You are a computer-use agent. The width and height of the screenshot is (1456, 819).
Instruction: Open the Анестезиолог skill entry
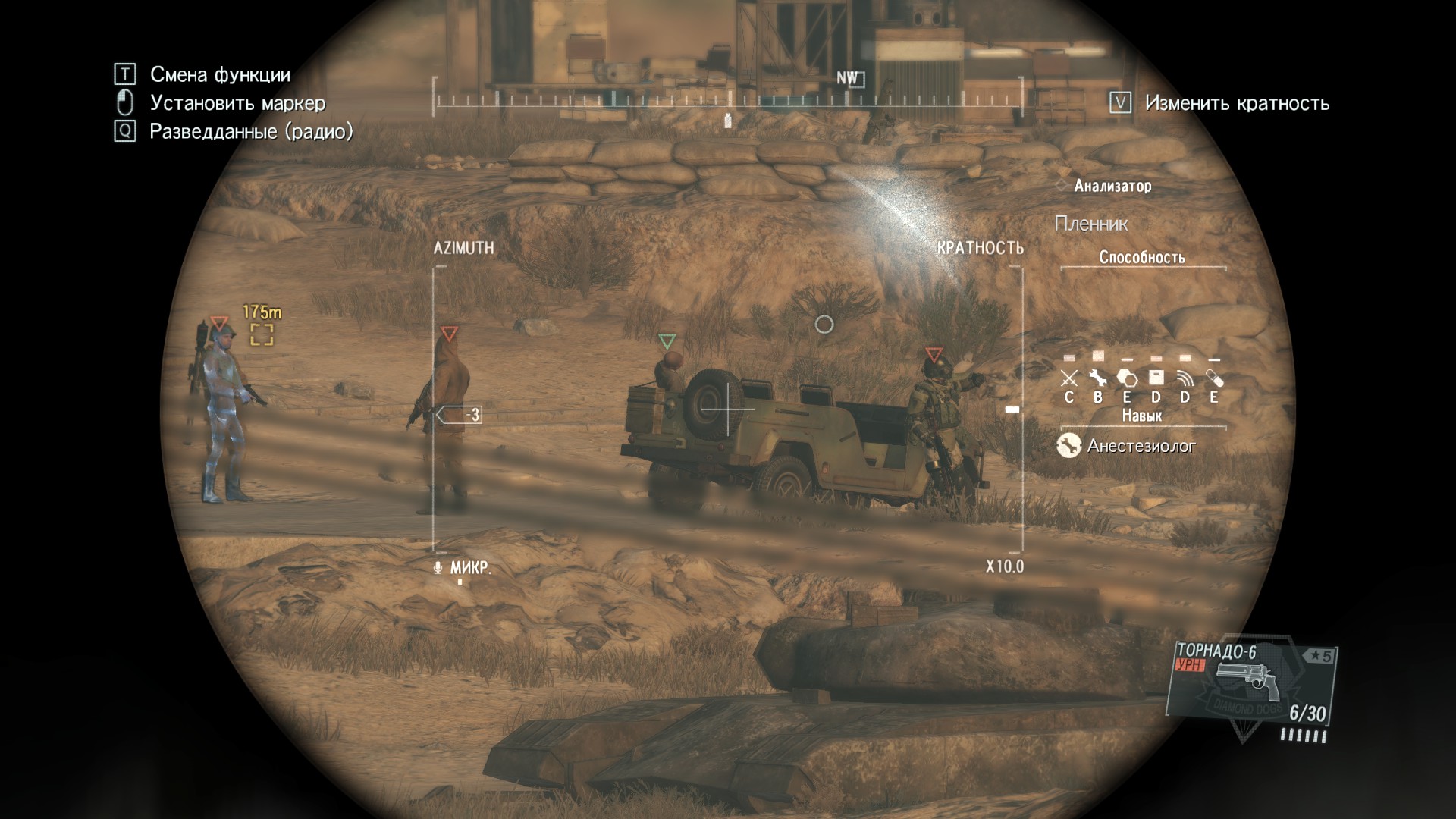click(1128, 446)
